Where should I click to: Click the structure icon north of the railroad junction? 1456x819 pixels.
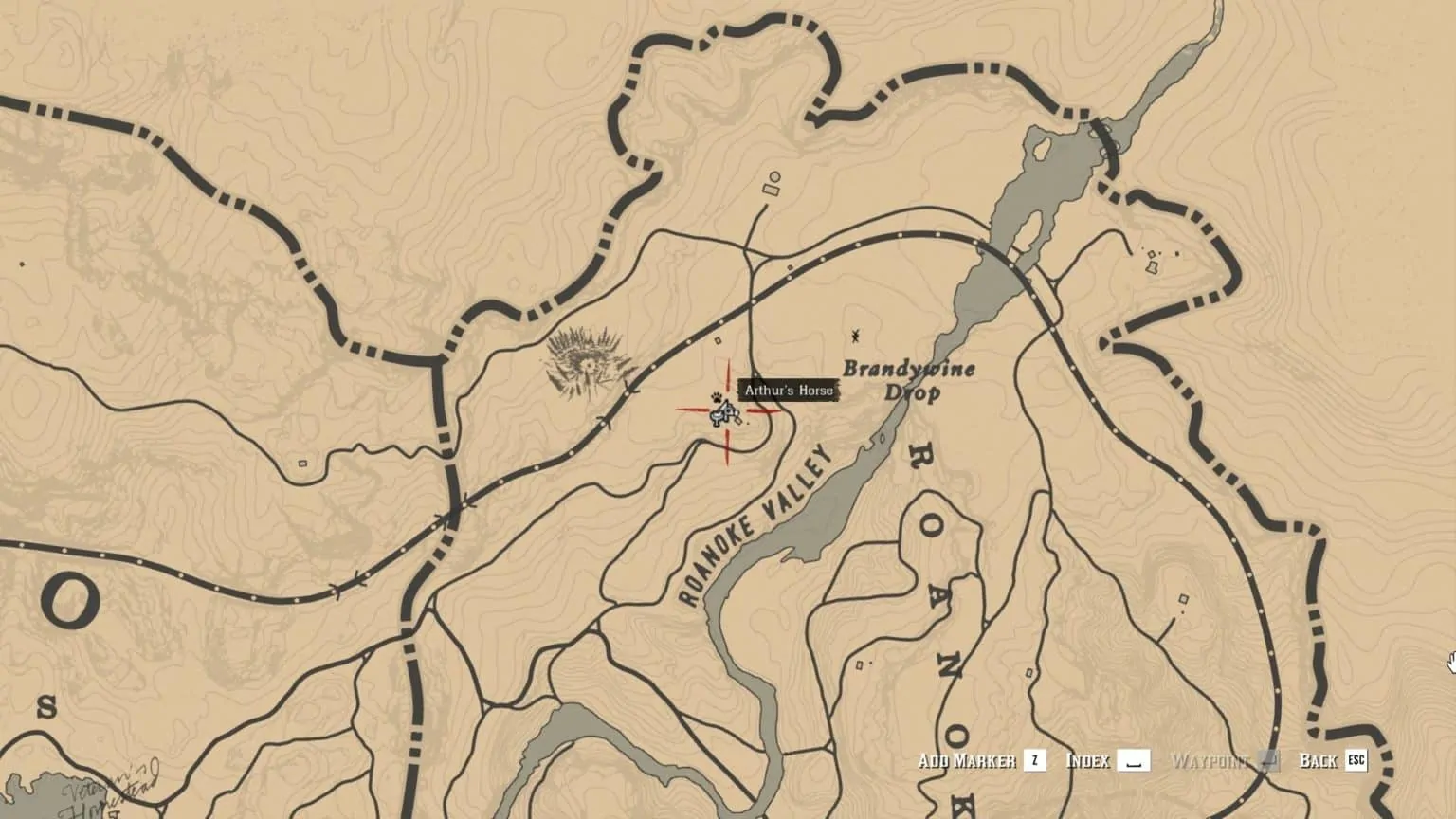tap(771, 182)
